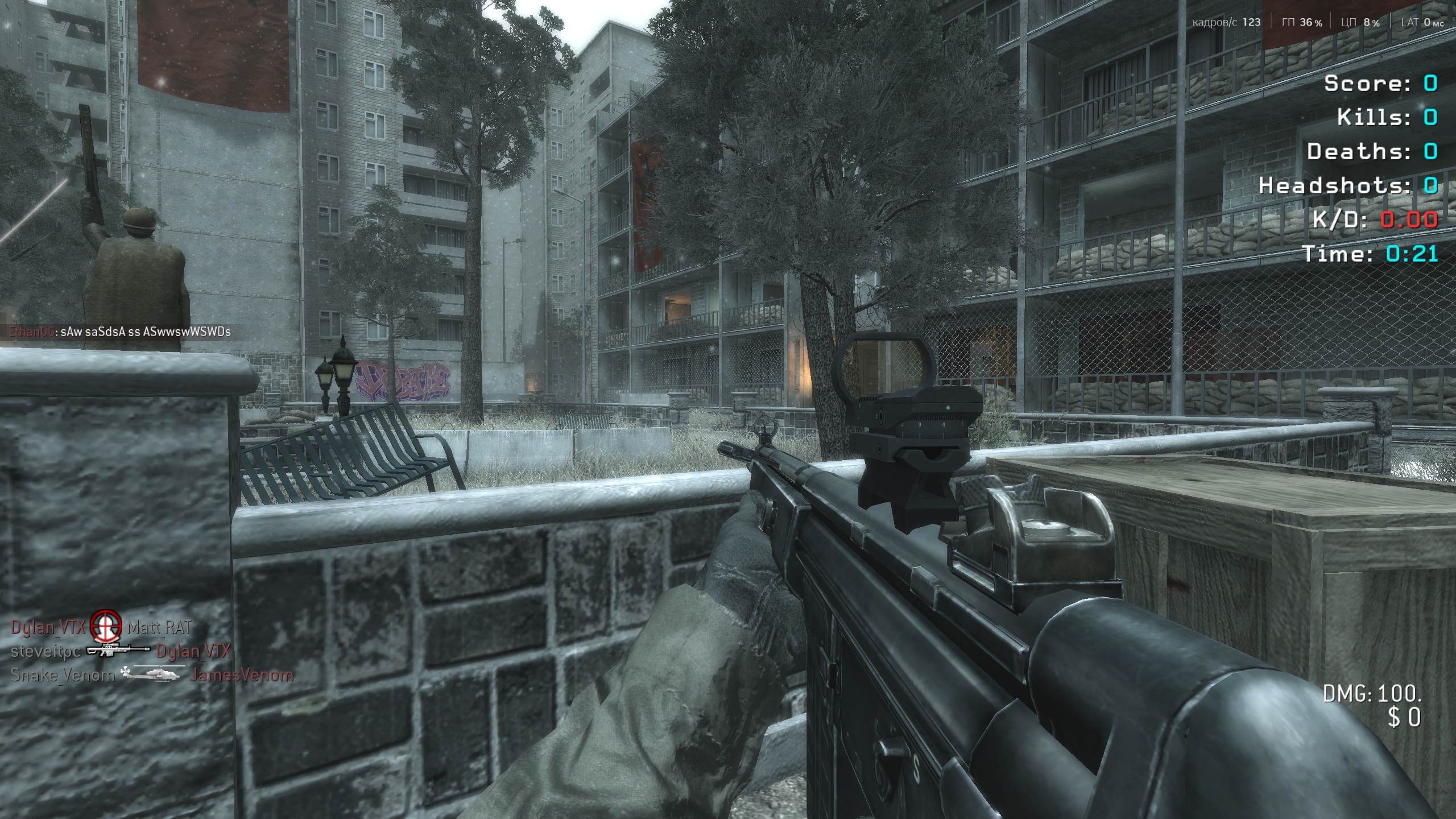The height and width of the screenshot is (819, 1456).
Task: Select JamesVenom in the kill feed
Action: [242, 675]
